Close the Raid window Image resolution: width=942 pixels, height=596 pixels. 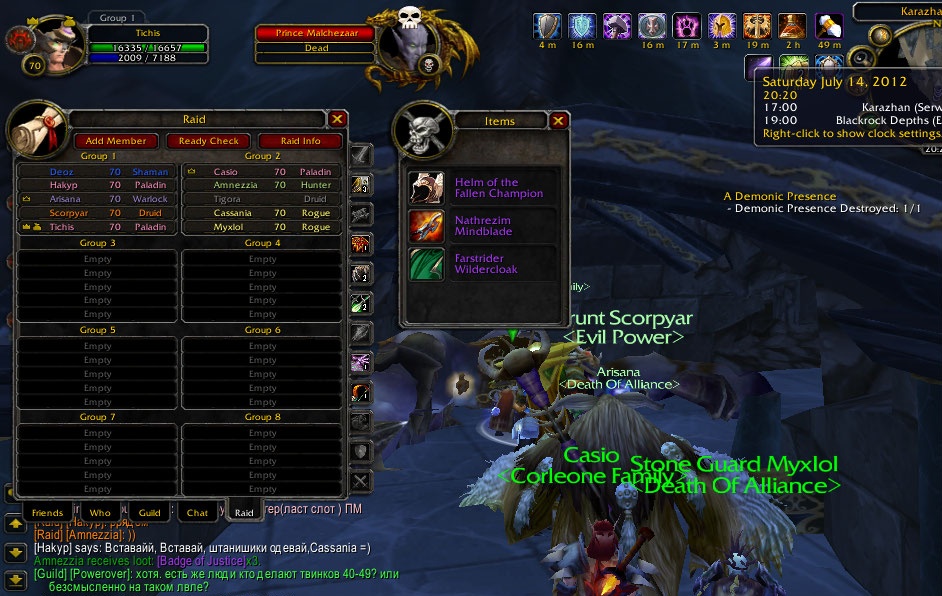(x=337, y=119)
